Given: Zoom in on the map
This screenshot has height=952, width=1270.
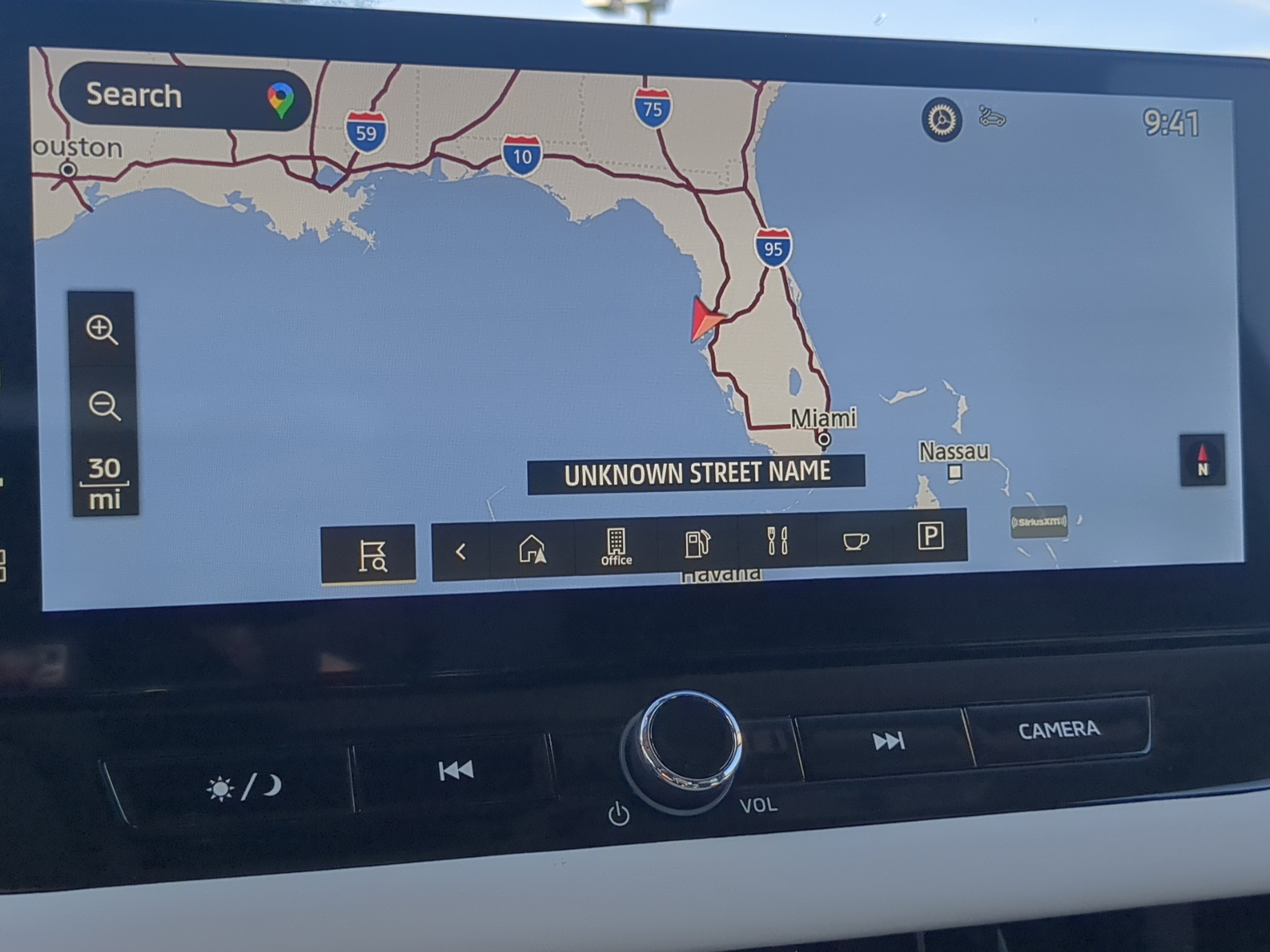Looking at the screenshot, I should 102,330.
